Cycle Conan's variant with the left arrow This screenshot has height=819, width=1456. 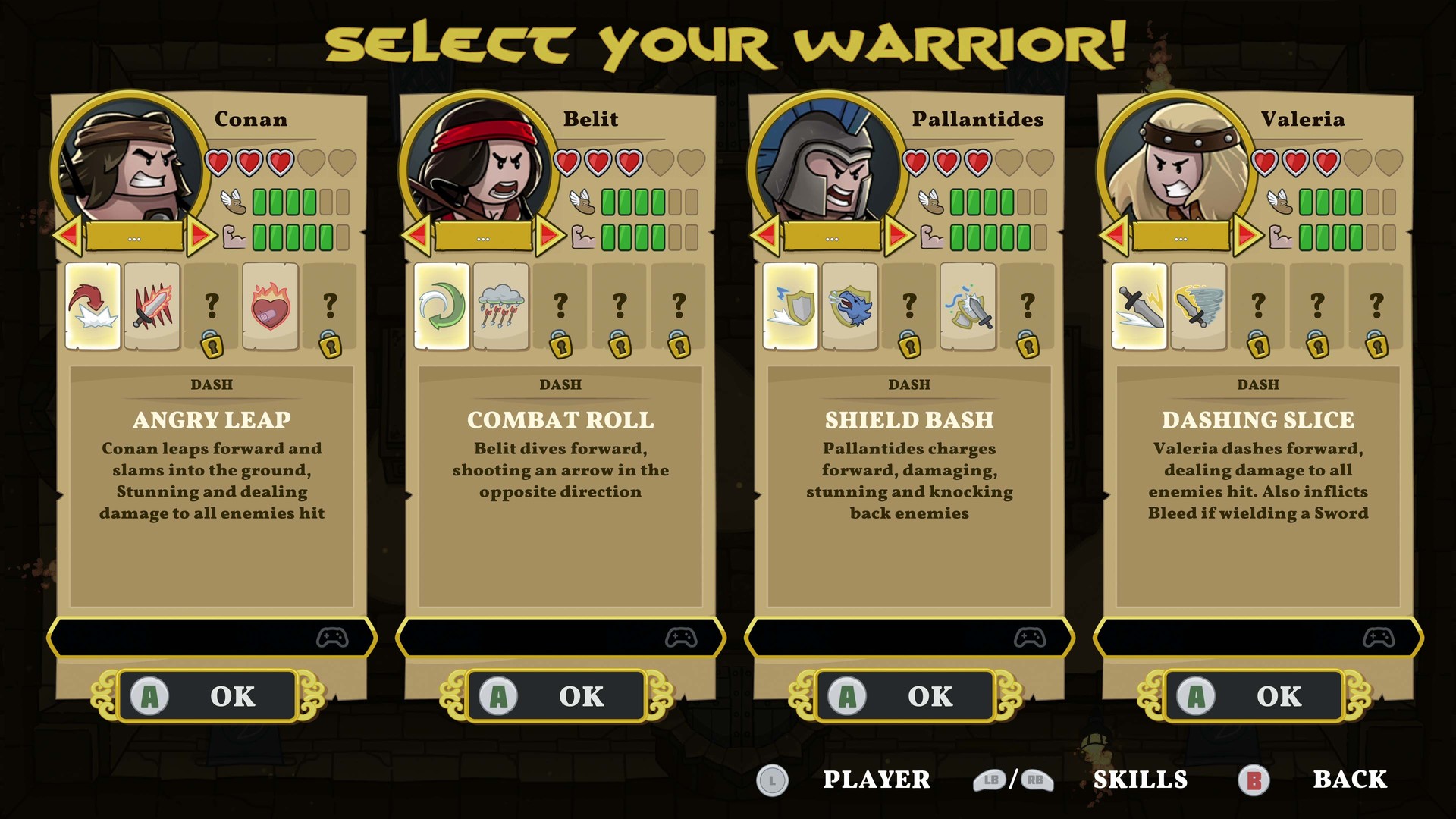coord(67,236)
